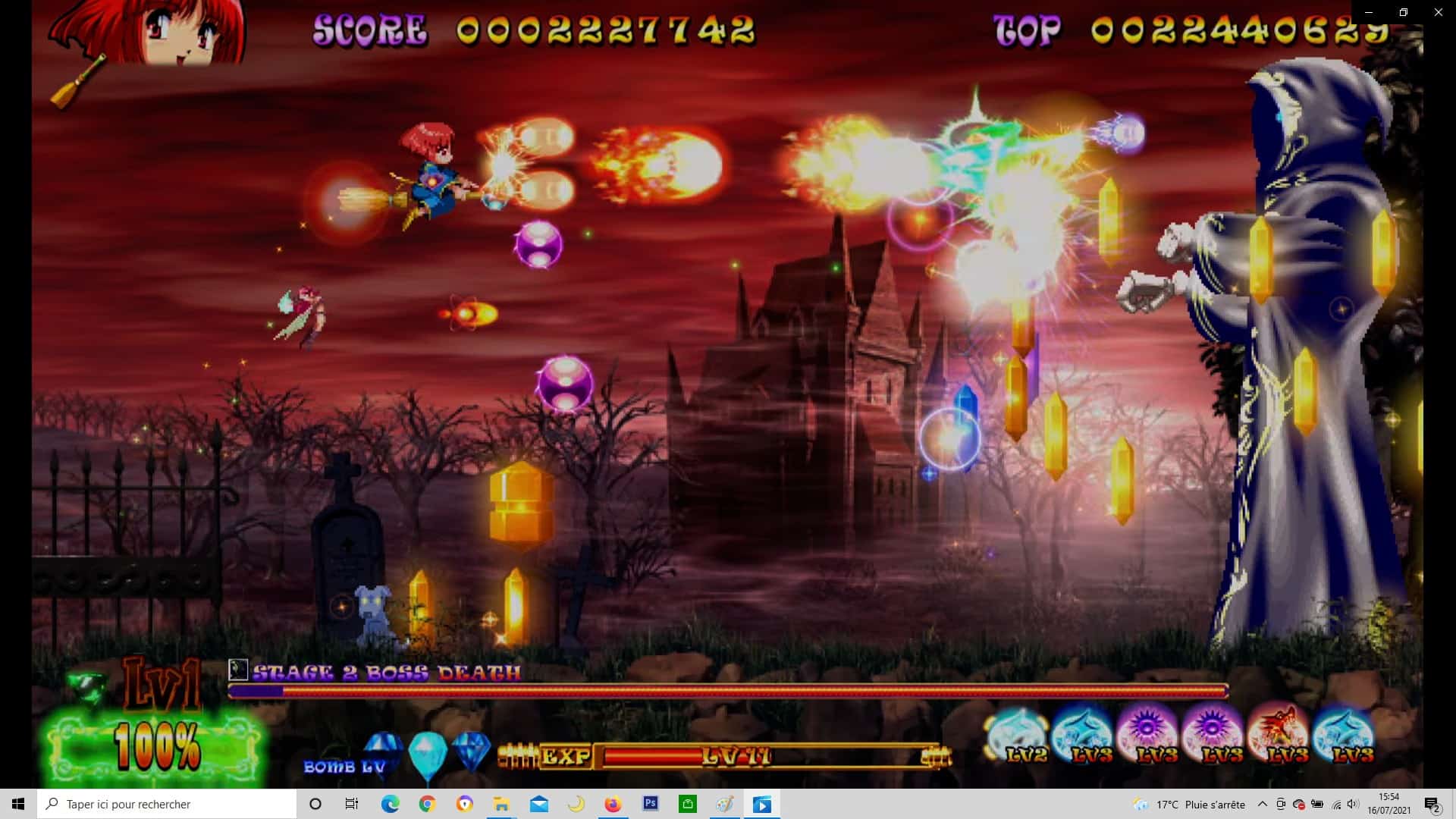Select the red phoenix LV3 spell icon
This screenshot has height=819, width=1456.
pos(1278,732)
